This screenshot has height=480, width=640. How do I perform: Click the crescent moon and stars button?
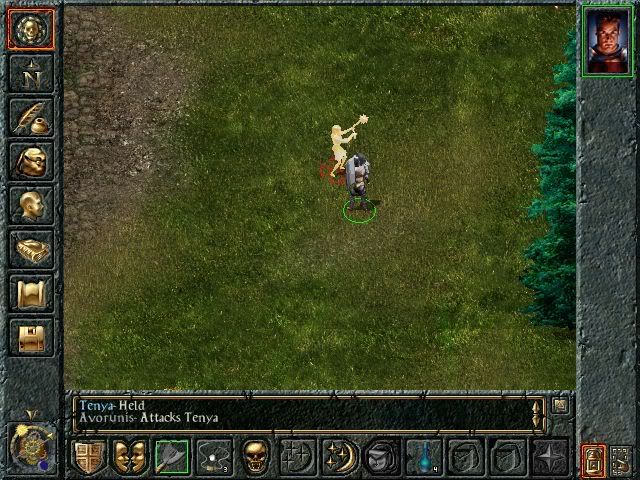click(338, 457)
